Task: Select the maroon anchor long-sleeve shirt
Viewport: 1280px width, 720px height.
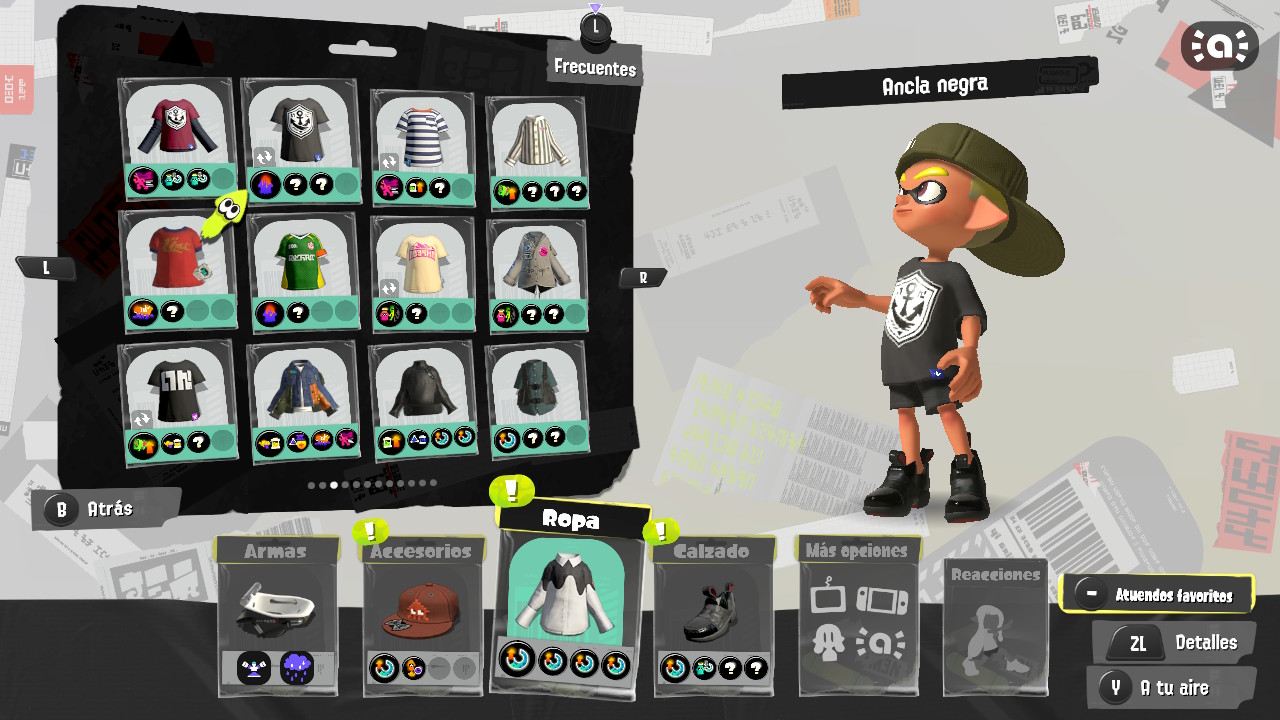Action: tap(176, 128)
